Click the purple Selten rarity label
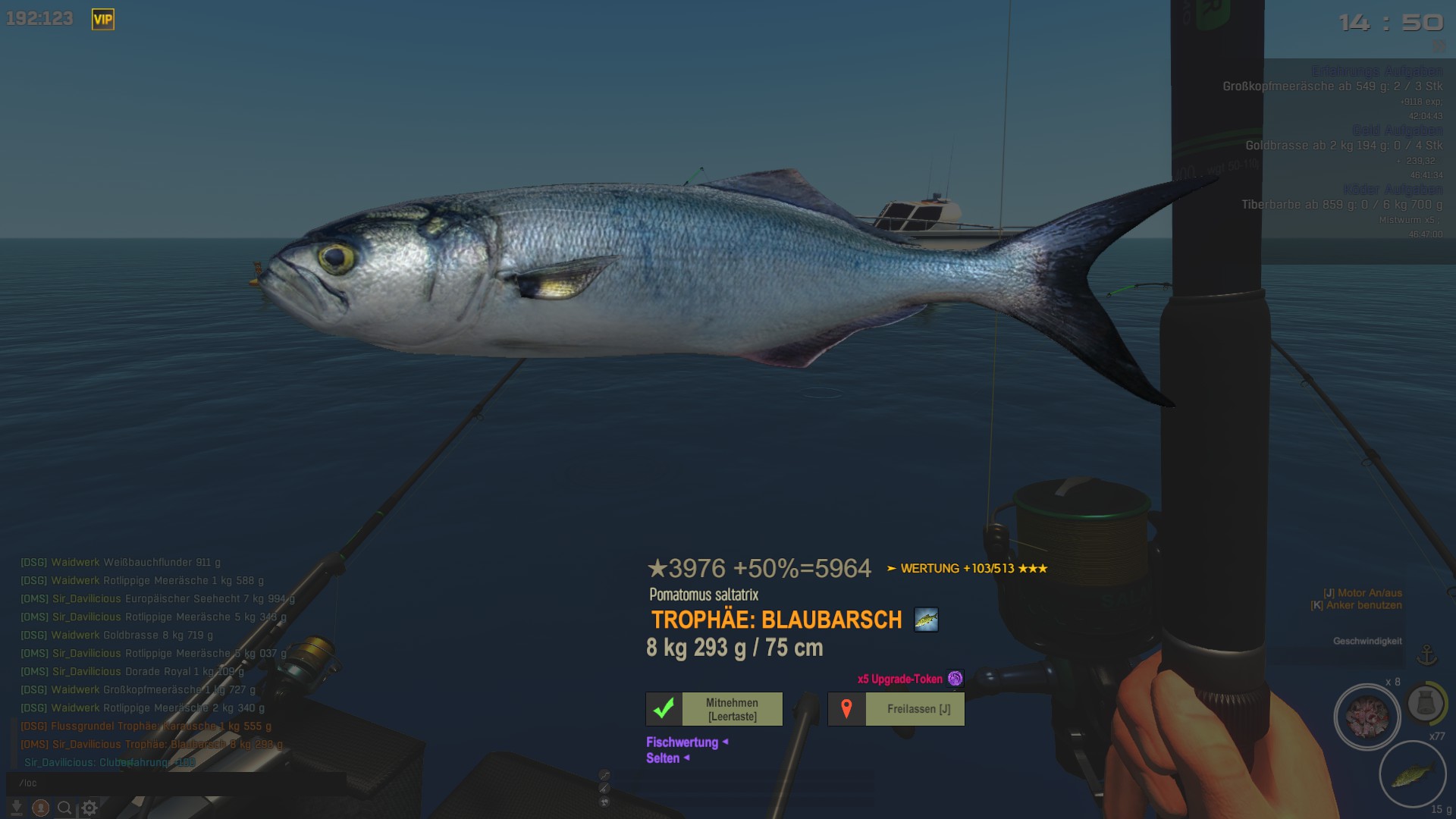Viewport: 1456px width, 819px height. tap(663, 758)
